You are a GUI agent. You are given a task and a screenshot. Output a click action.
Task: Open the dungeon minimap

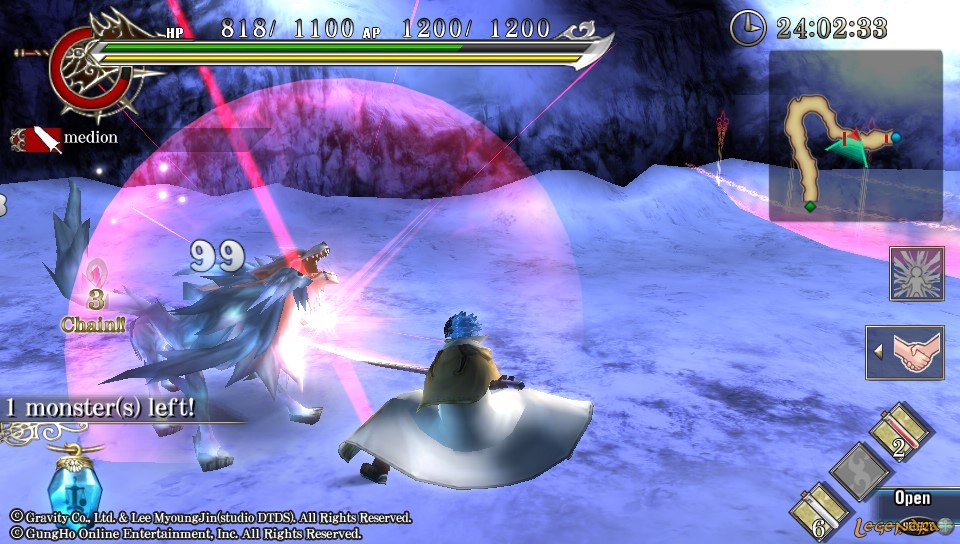pyautogui.click(x=855, y=136)
